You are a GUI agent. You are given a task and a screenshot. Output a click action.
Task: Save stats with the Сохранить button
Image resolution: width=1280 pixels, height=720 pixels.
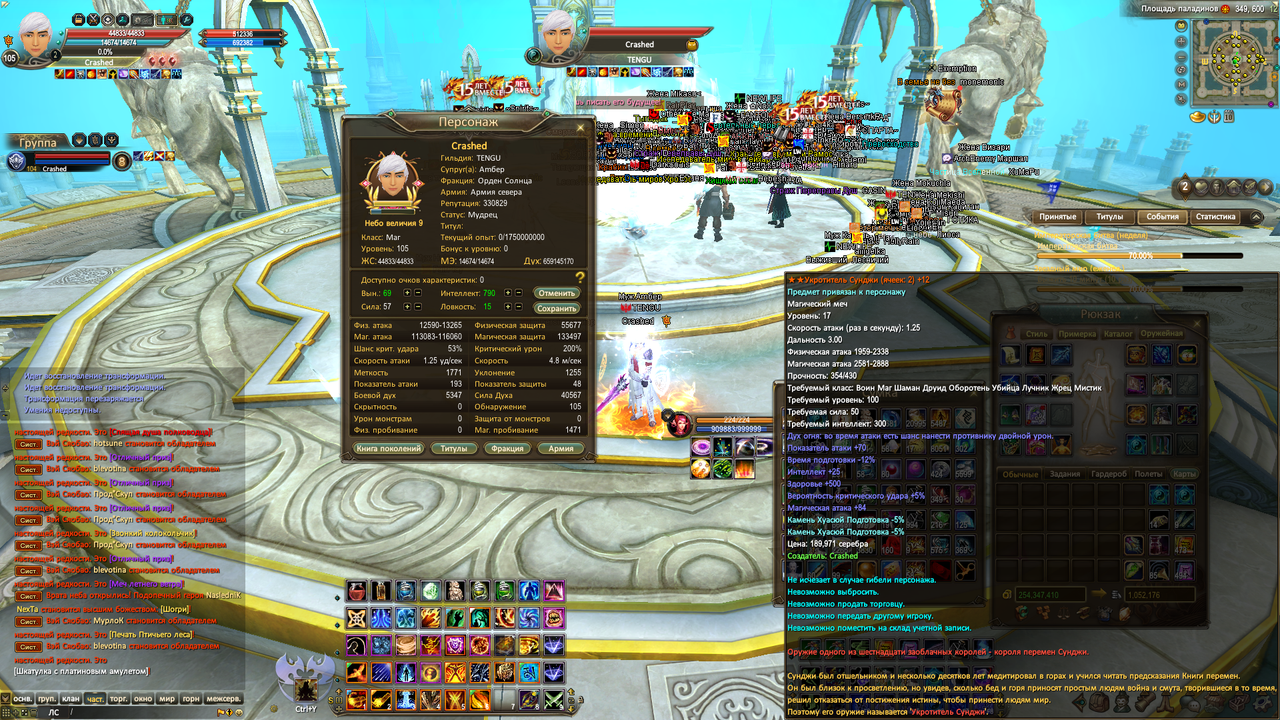pyautogui.click(x=556, y=308)
